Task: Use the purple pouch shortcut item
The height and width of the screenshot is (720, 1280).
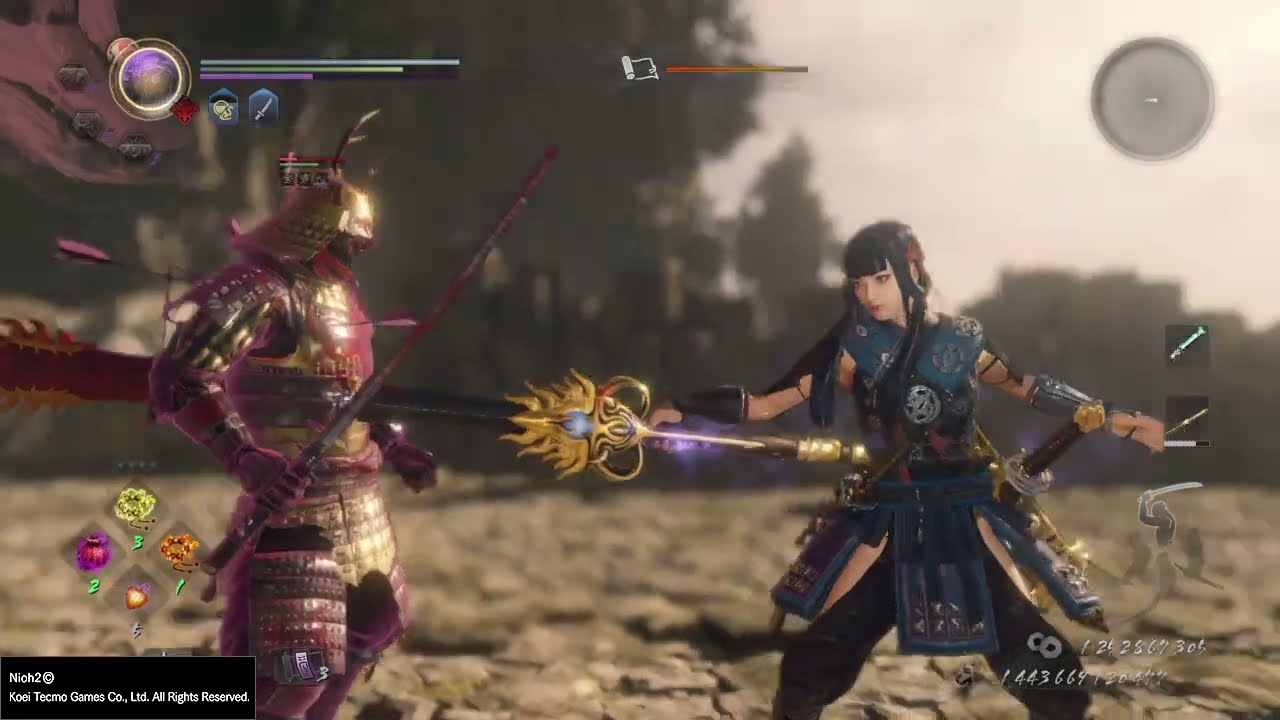Action: click(95, 551)
